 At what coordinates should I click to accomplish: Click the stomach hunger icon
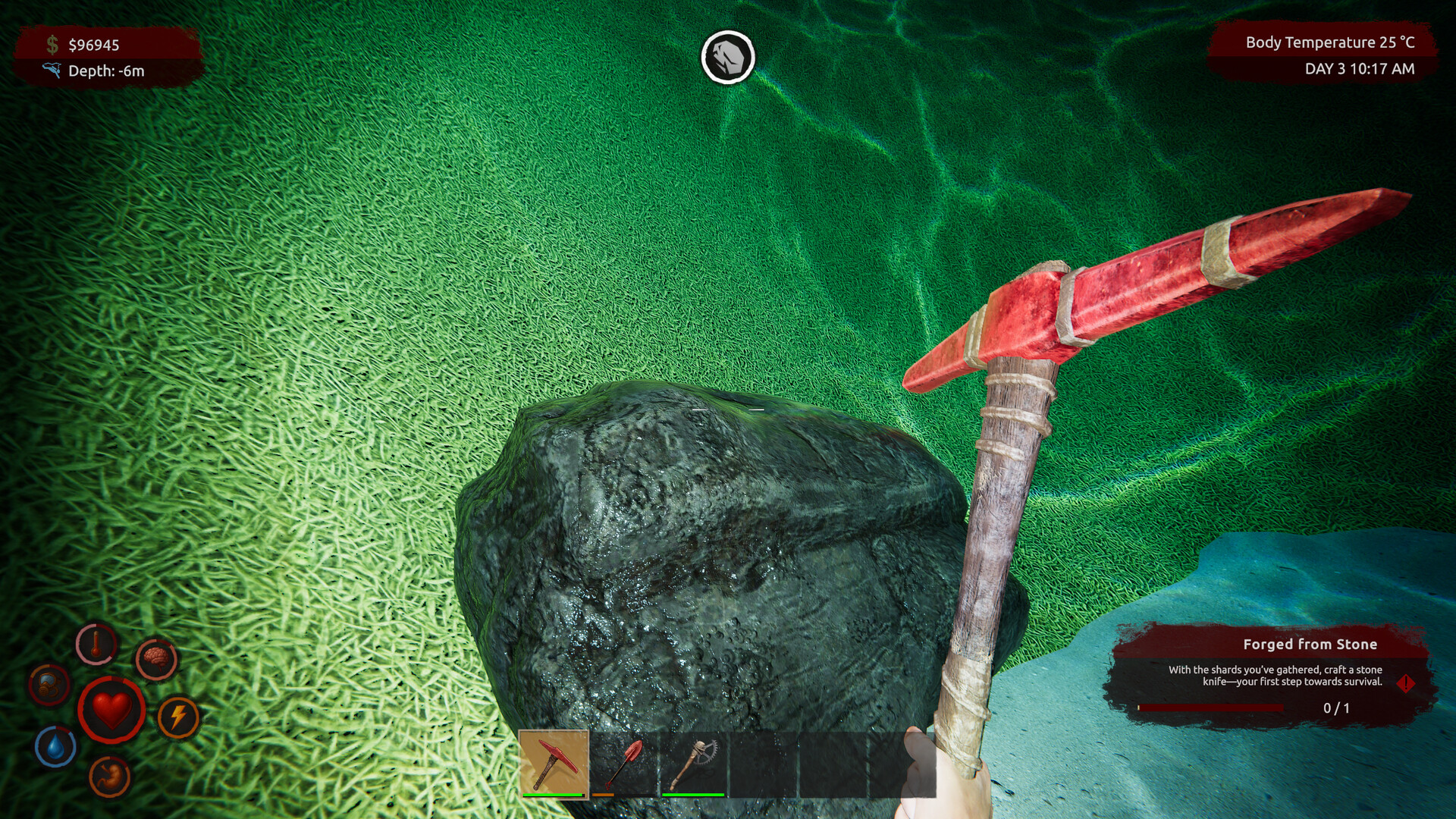coord(109,777)
